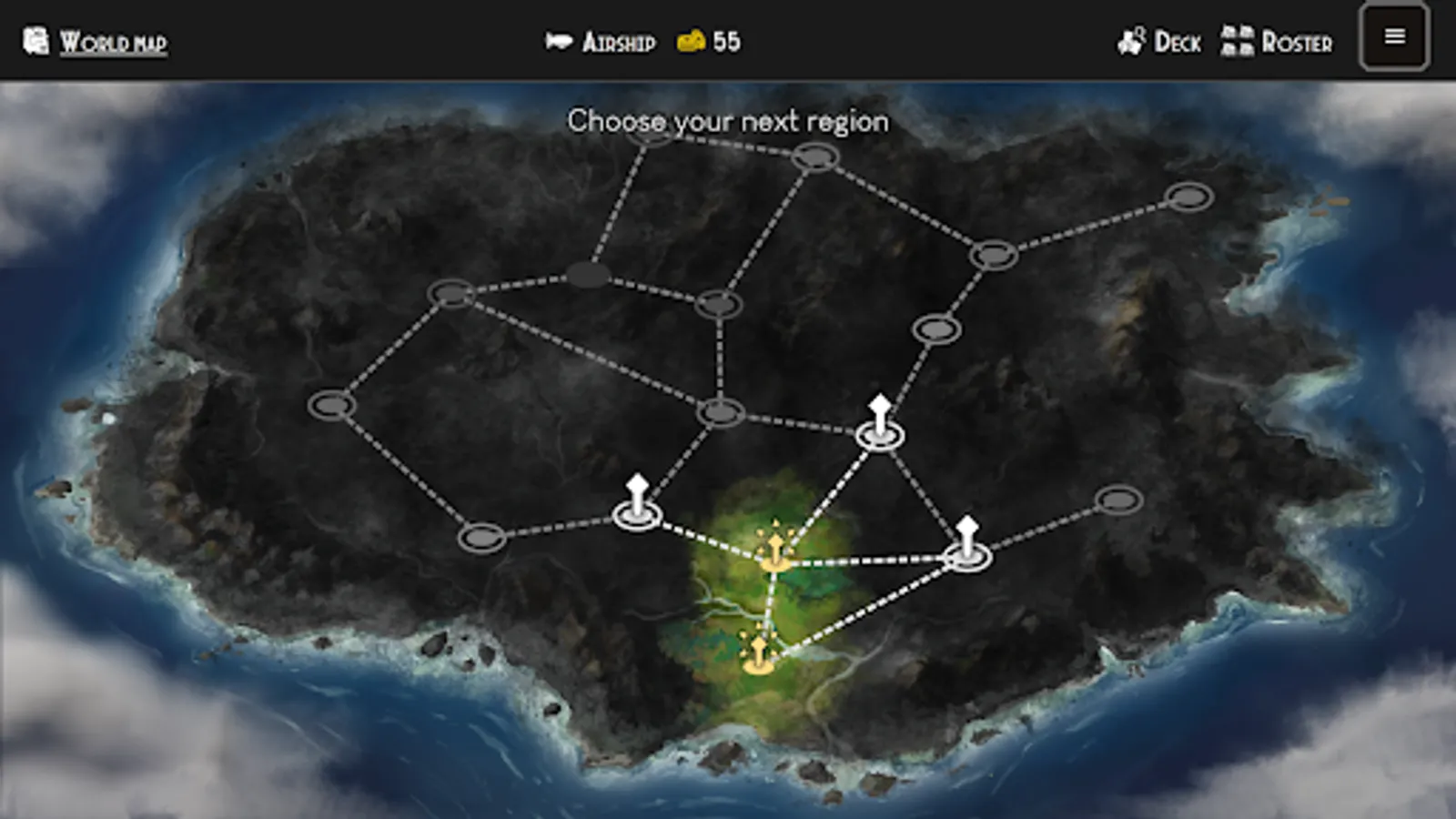Click the Deck label
The width and height of the screenshot is (1456, 819).
coord(1178,42)
